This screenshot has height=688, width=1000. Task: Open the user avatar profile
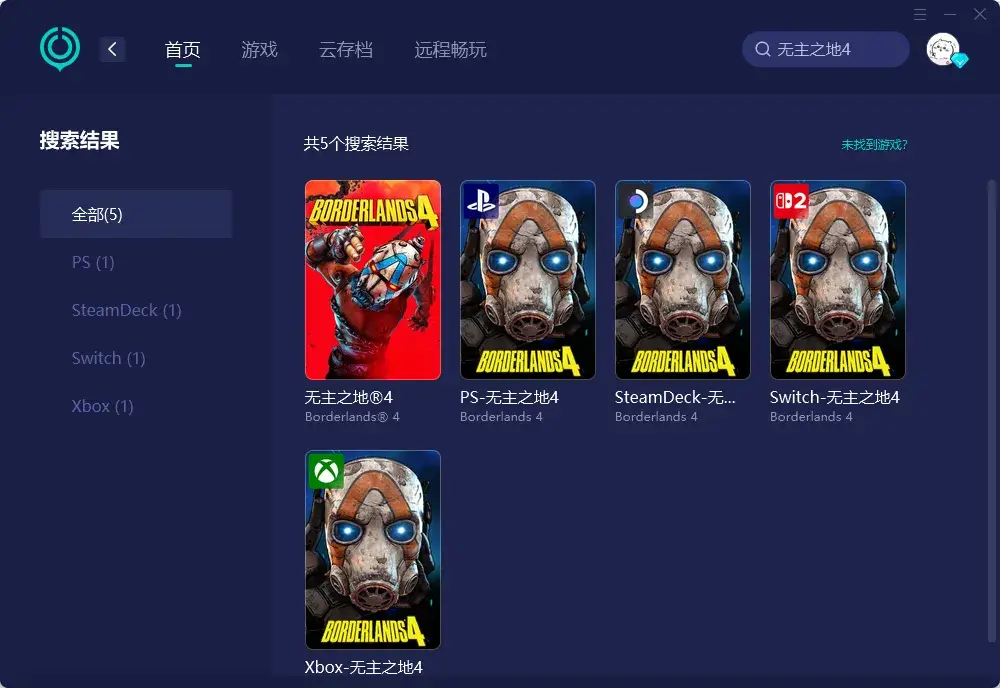point(943,49)
